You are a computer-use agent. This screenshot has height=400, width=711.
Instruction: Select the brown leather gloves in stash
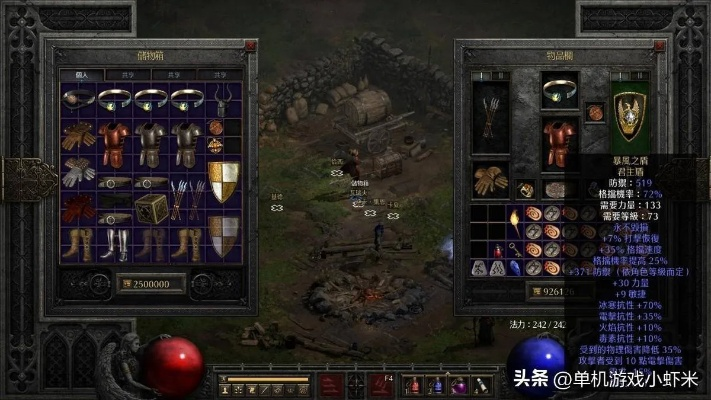click(x=77, y=136)
